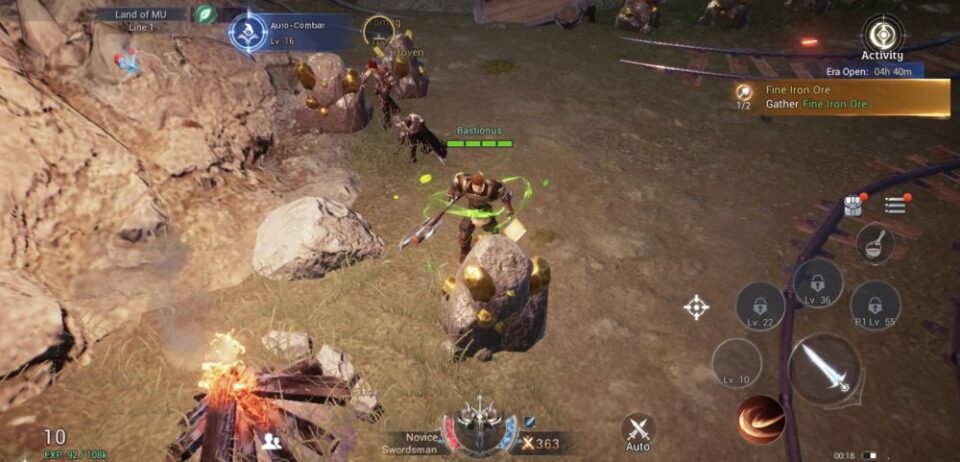Open the cooking pot food icon
Viewport: 960px width, 462px height.
pos(874,243)
